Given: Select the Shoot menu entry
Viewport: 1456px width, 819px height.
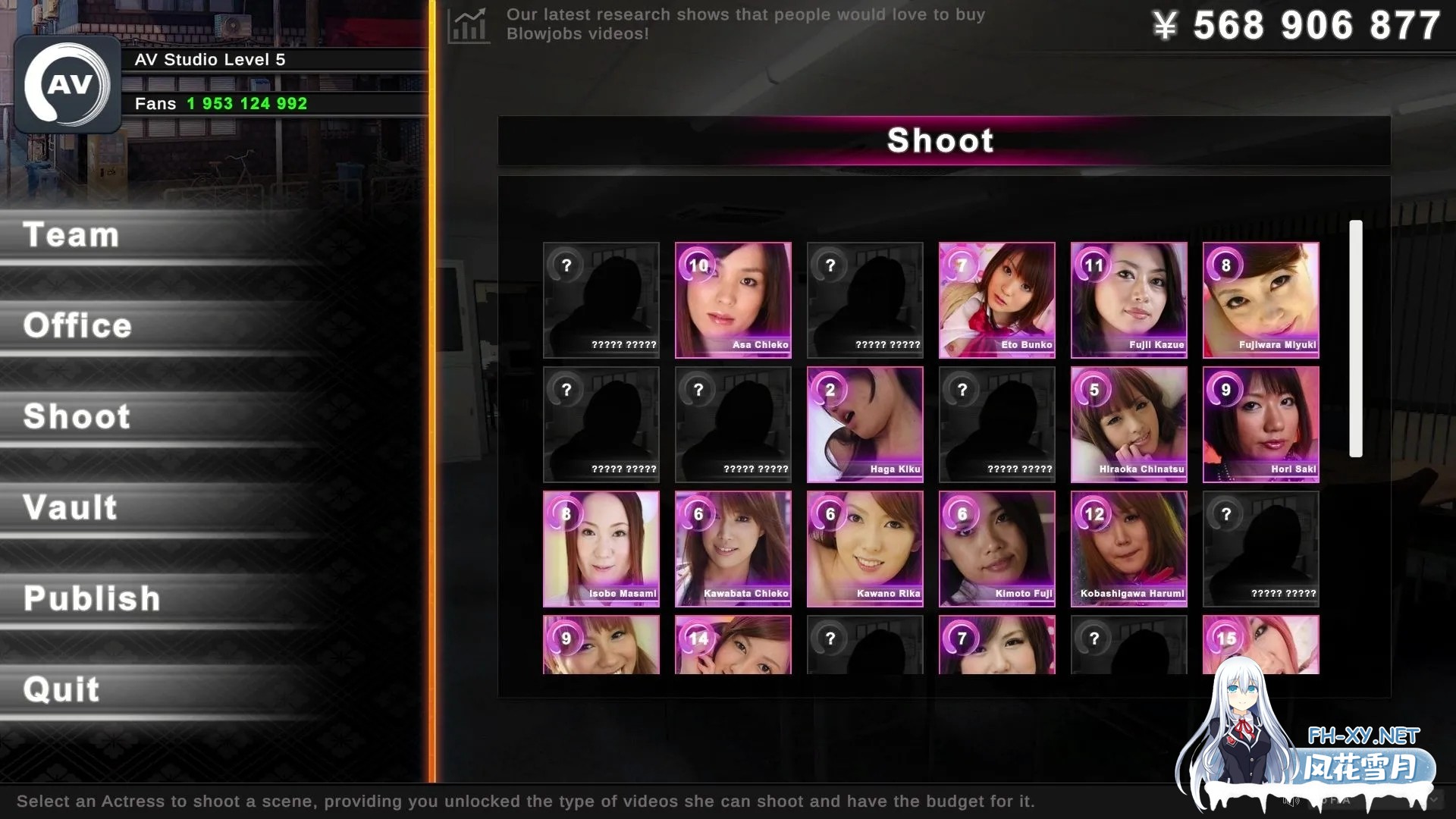Looking at the screenshot, I should pos(77,417).
